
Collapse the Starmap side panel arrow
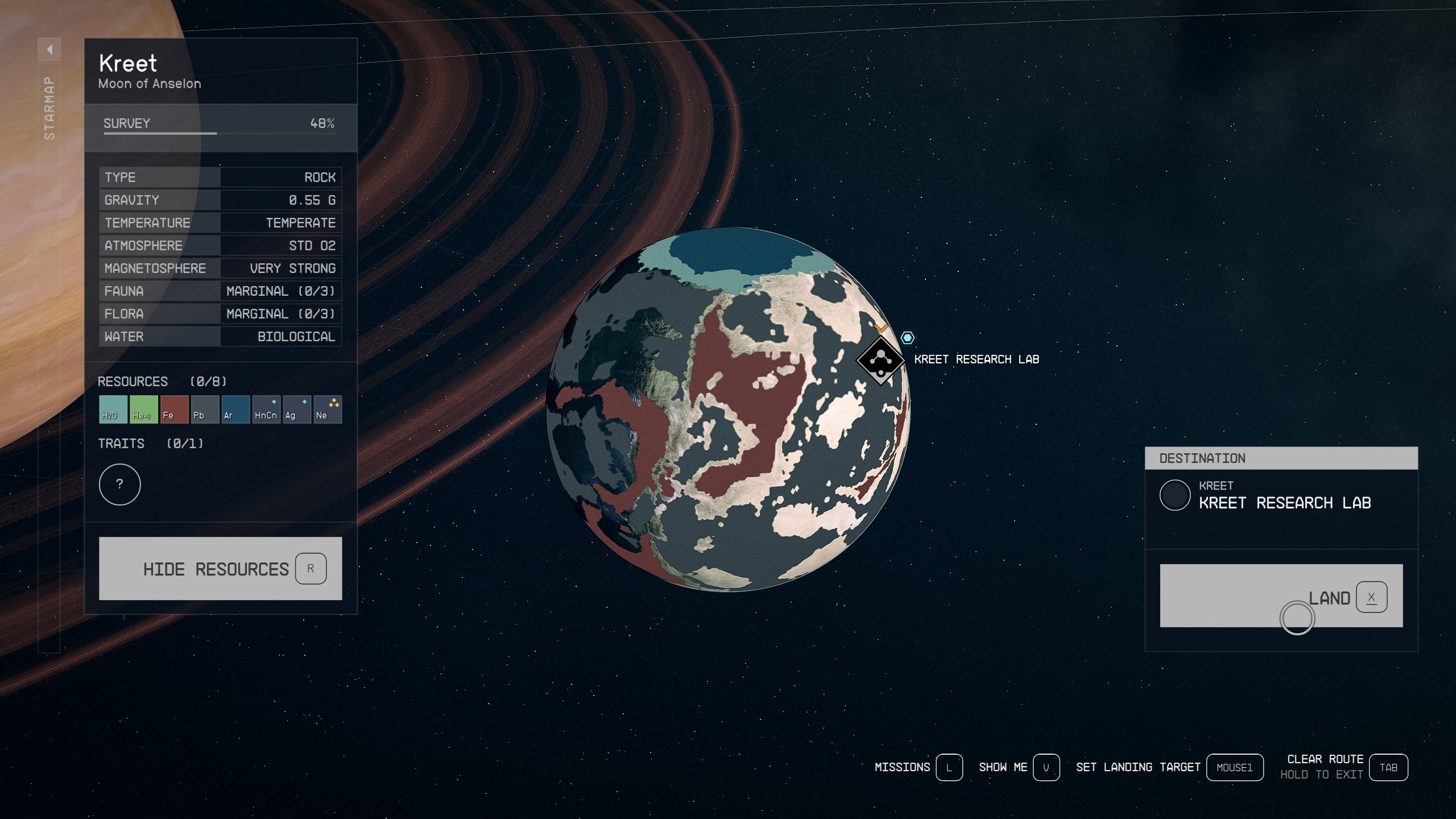pos(50,49)
